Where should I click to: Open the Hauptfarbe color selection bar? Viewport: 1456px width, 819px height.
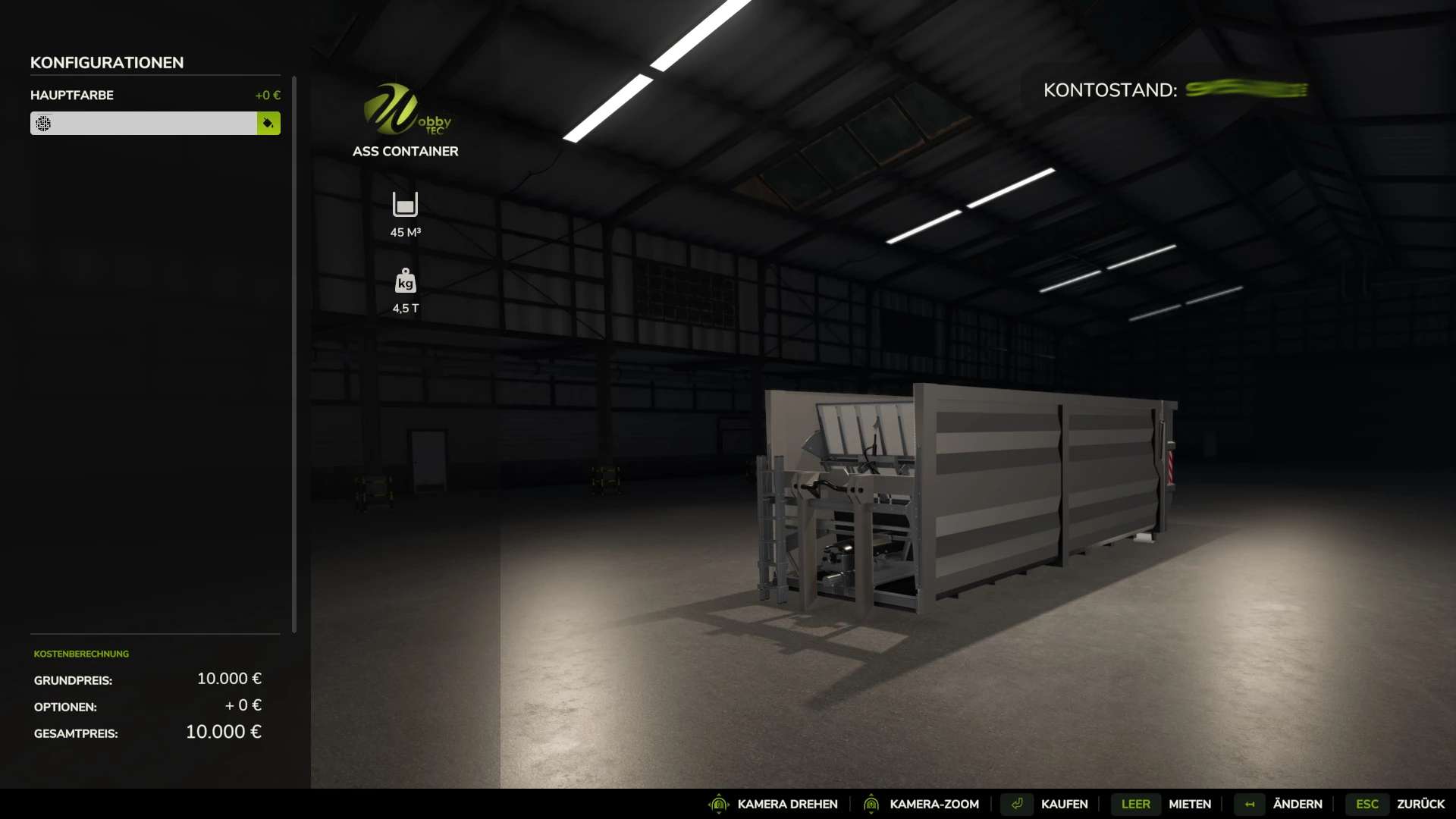pyautogui.click(x=143, y=123)
